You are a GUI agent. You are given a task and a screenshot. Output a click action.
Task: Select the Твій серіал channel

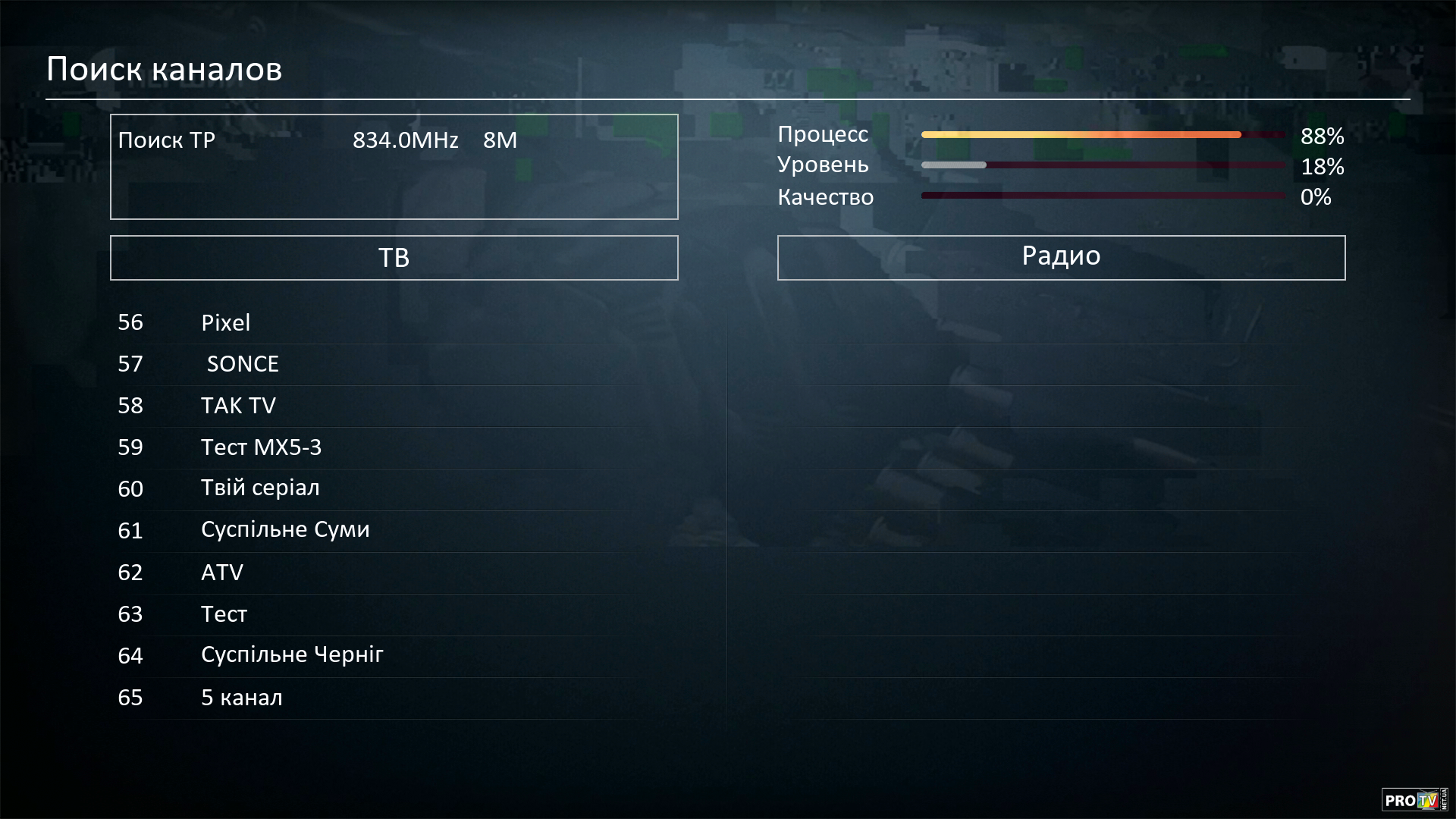click(x=260, y=488)
